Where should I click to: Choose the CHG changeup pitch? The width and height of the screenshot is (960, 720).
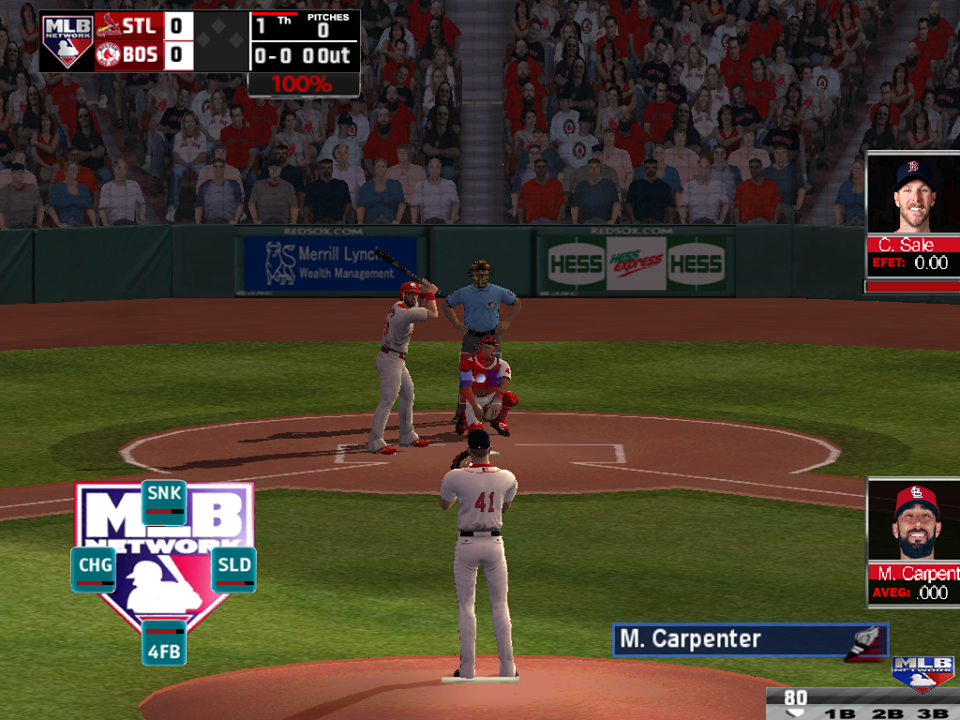(93, 569)
